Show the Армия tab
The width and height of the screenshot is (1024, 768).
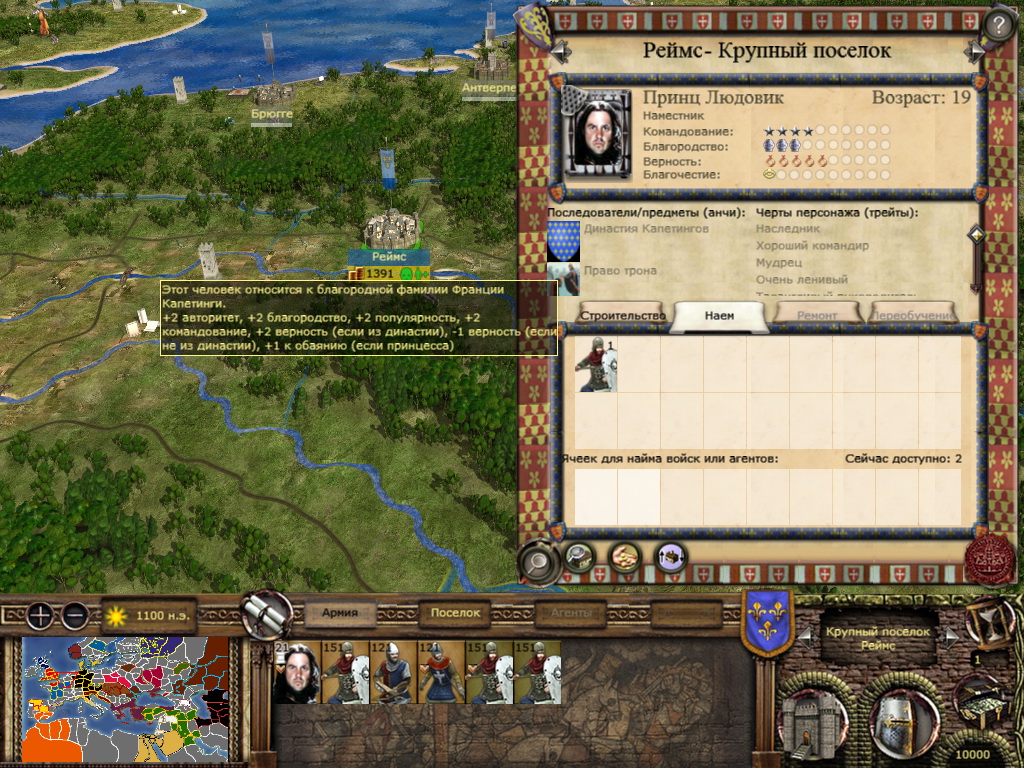click(348, 613)
